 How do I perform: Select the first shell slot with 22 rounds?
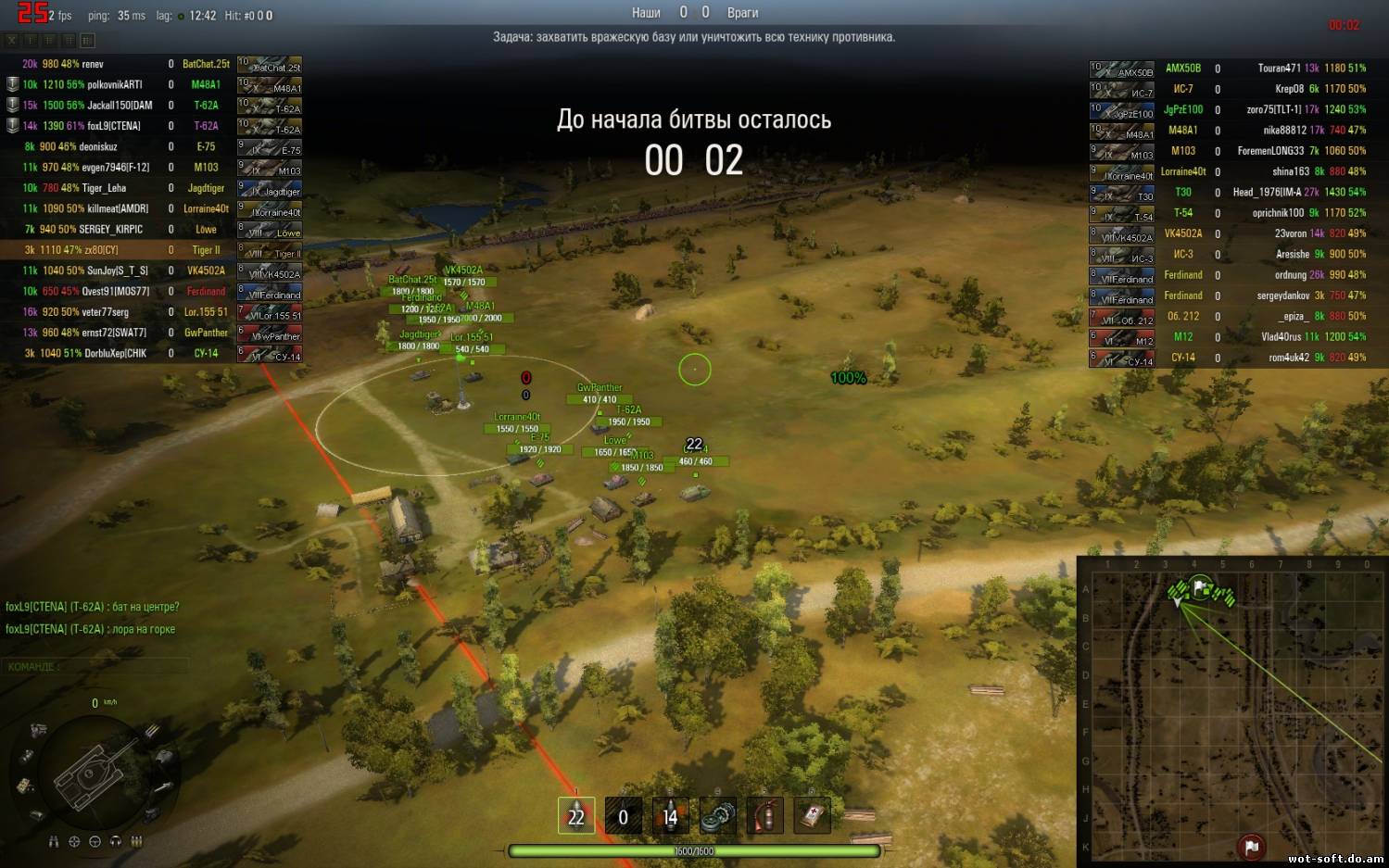576,816
